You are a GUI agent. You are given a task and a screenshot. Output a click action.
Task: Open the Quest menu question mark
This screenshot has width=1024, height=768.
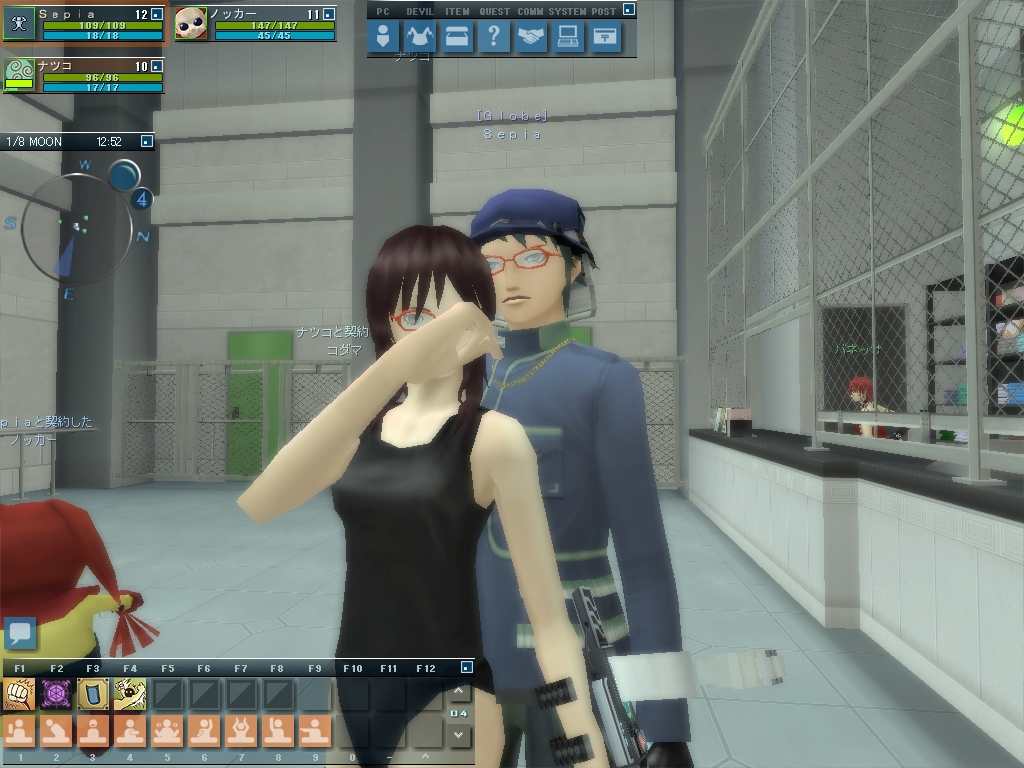(x=494, y=38)
